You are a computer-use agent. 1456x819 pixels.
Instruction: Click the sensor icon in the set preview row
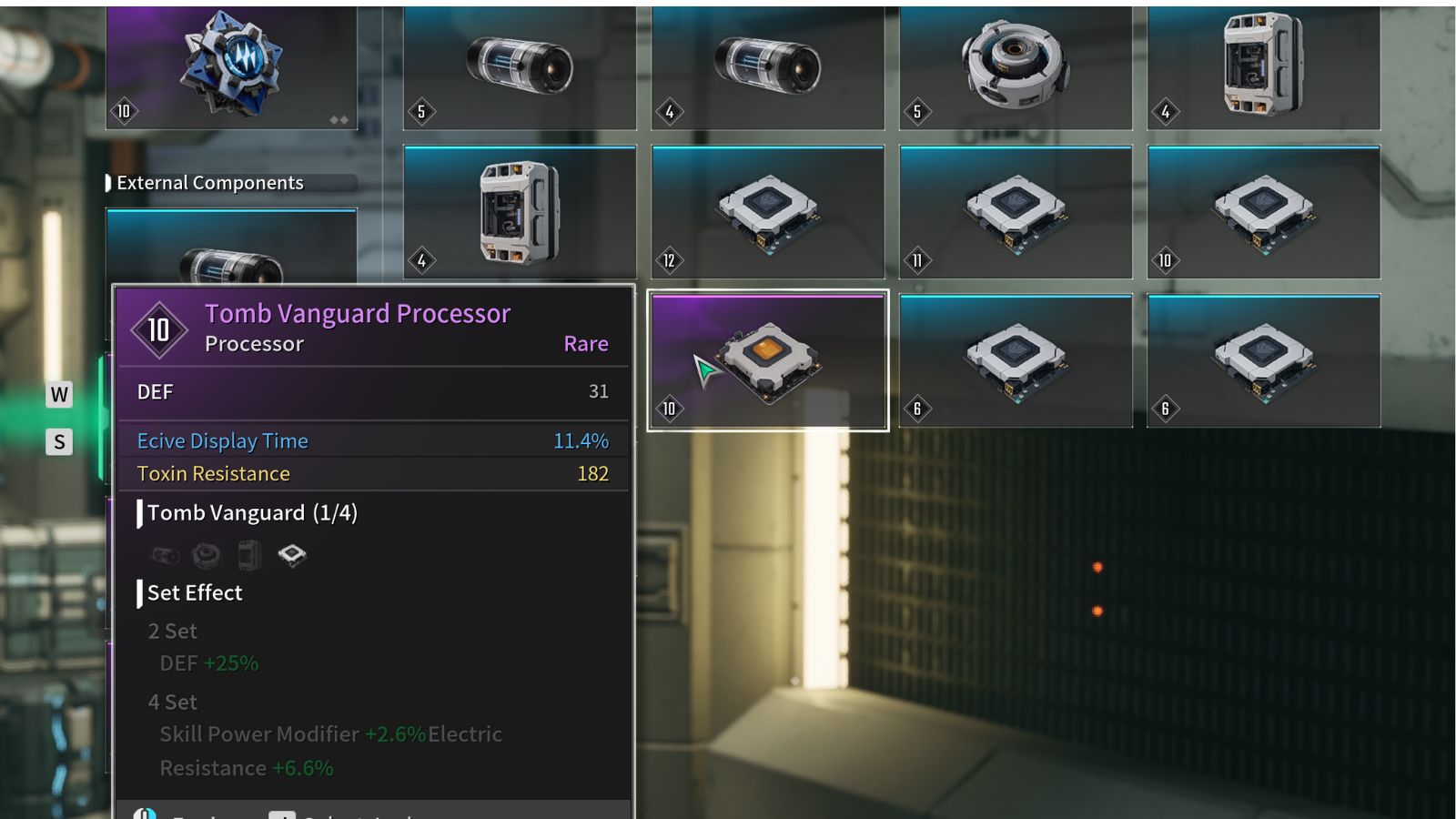(x=206, y=554)
